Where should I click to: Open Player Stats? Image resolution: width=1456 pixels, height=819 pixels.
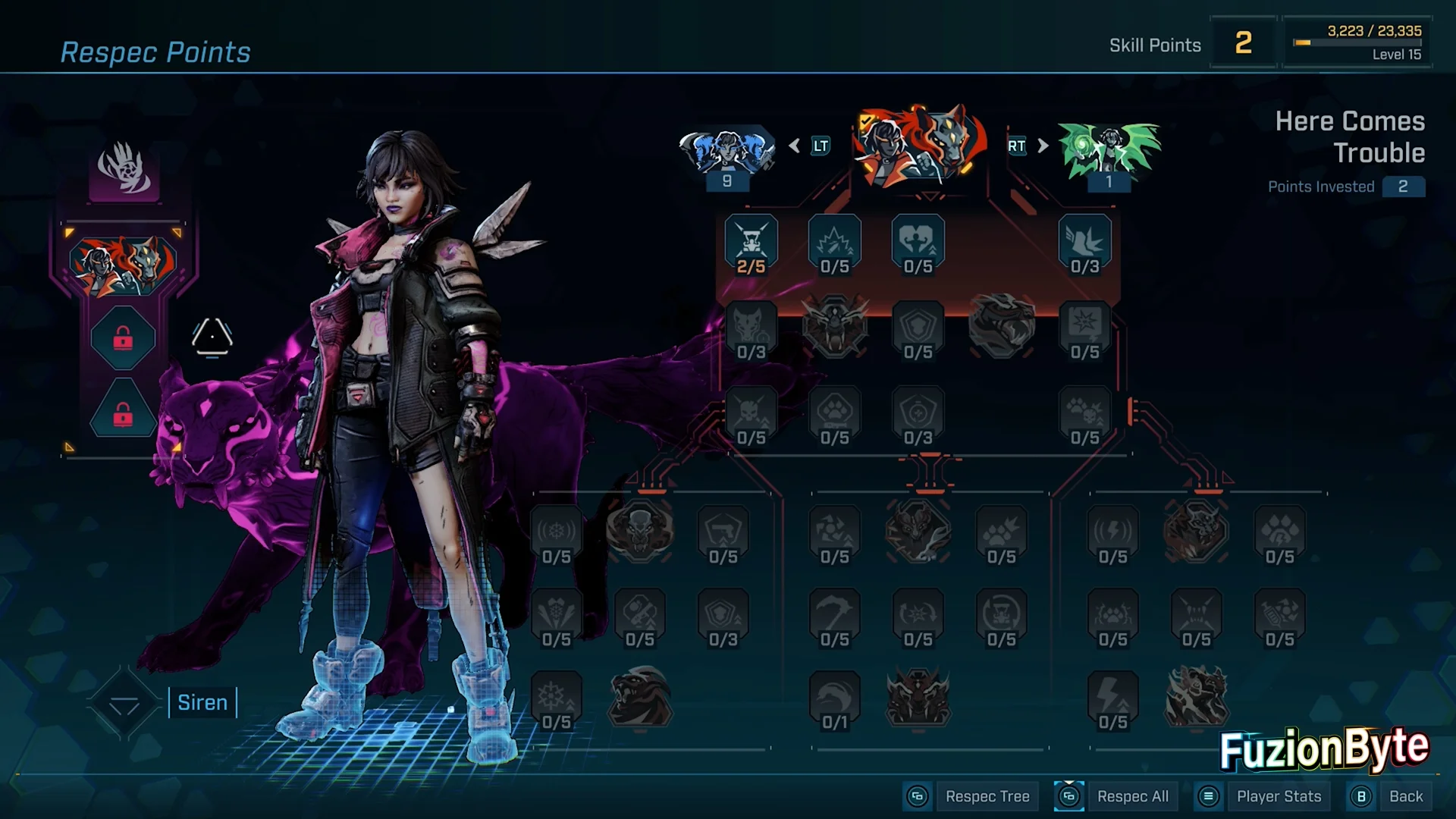point(1279,796)
